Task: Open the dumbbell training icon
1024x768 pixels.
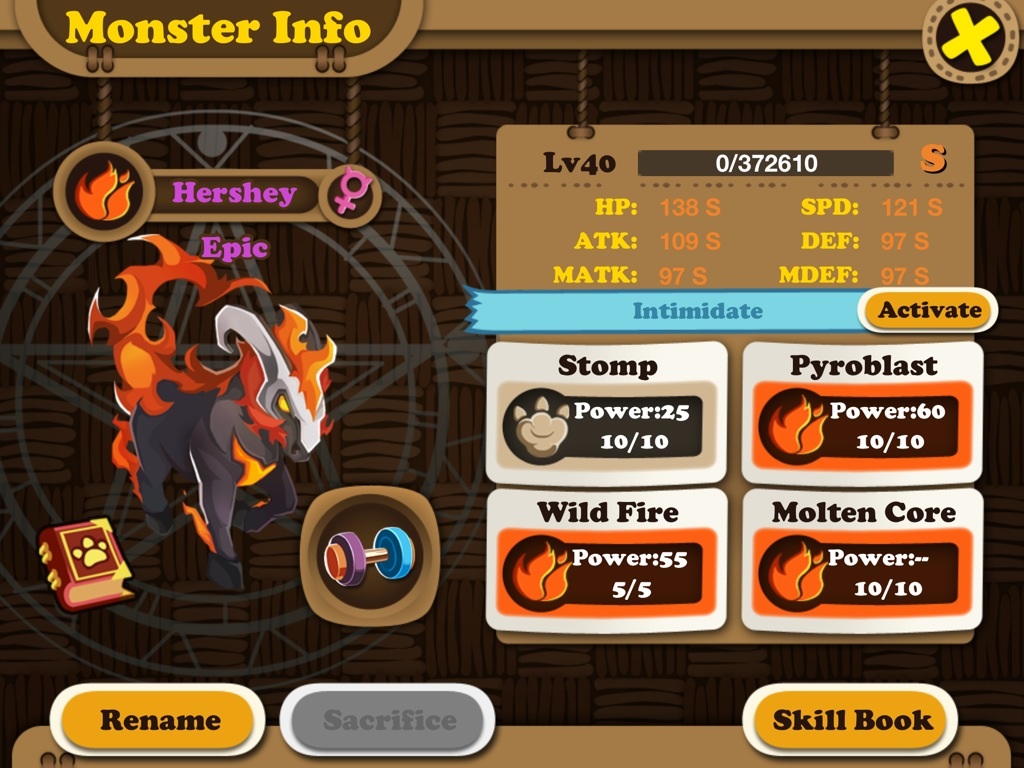Action: coord(367,554)
